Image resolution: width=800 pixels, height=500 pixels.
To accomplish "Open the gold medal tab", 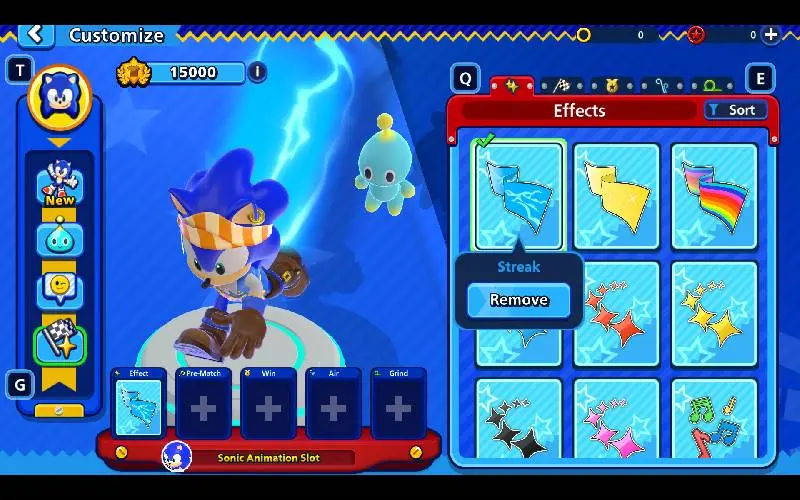I will click(610, 86).
